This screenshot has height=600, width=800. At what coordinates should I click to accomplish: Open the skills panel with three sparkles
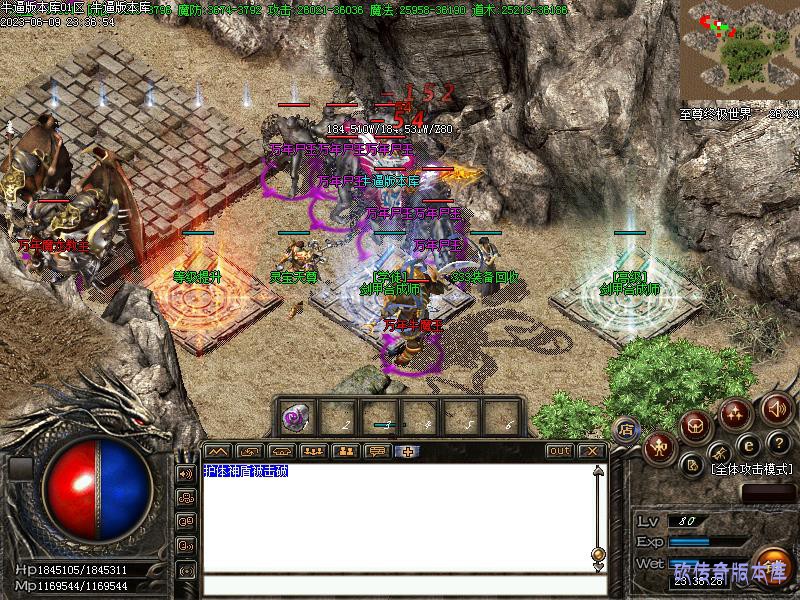click(736, 412)
